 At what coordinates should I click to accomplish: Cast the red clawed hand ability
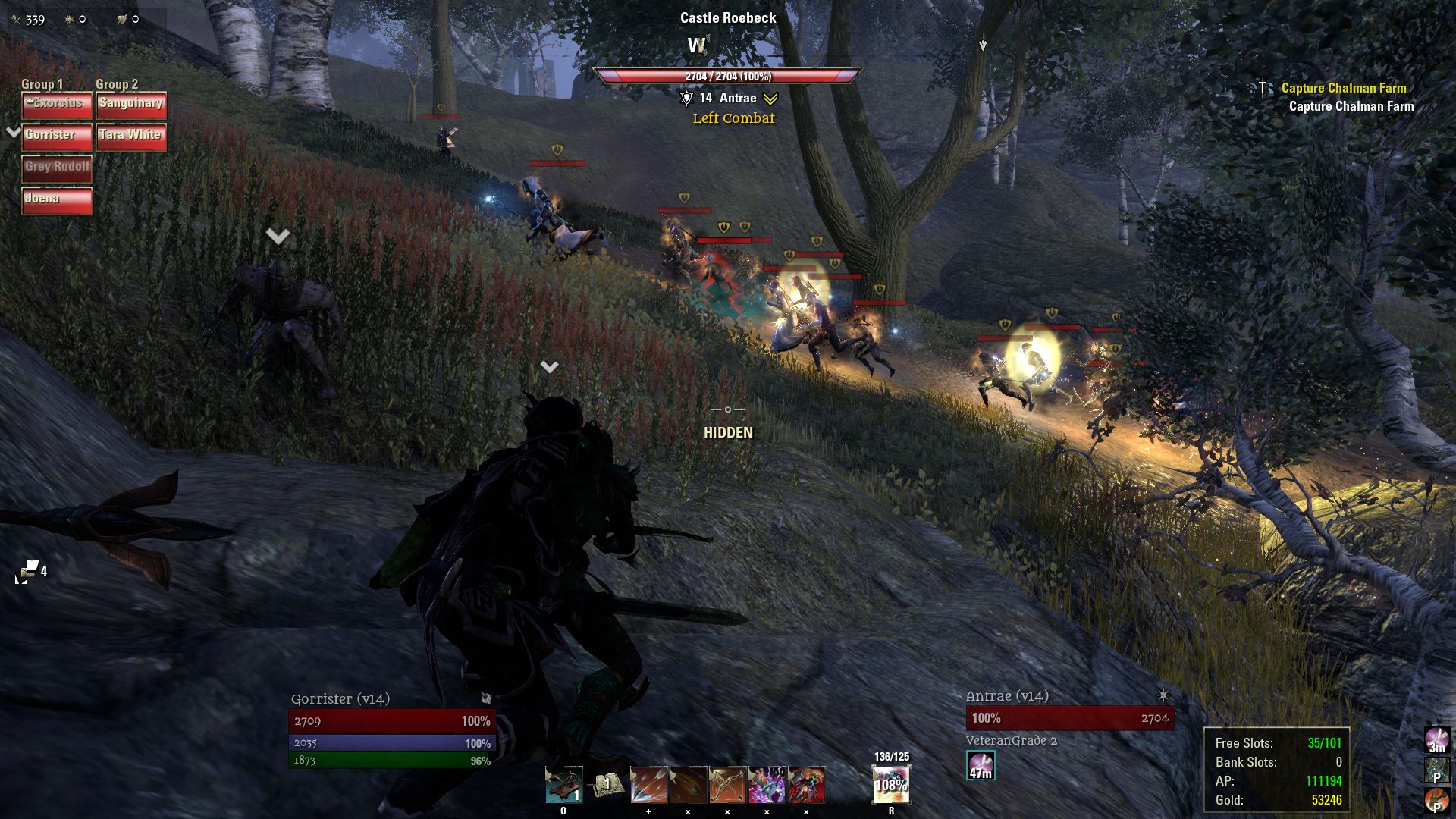[x=806, y=785]
